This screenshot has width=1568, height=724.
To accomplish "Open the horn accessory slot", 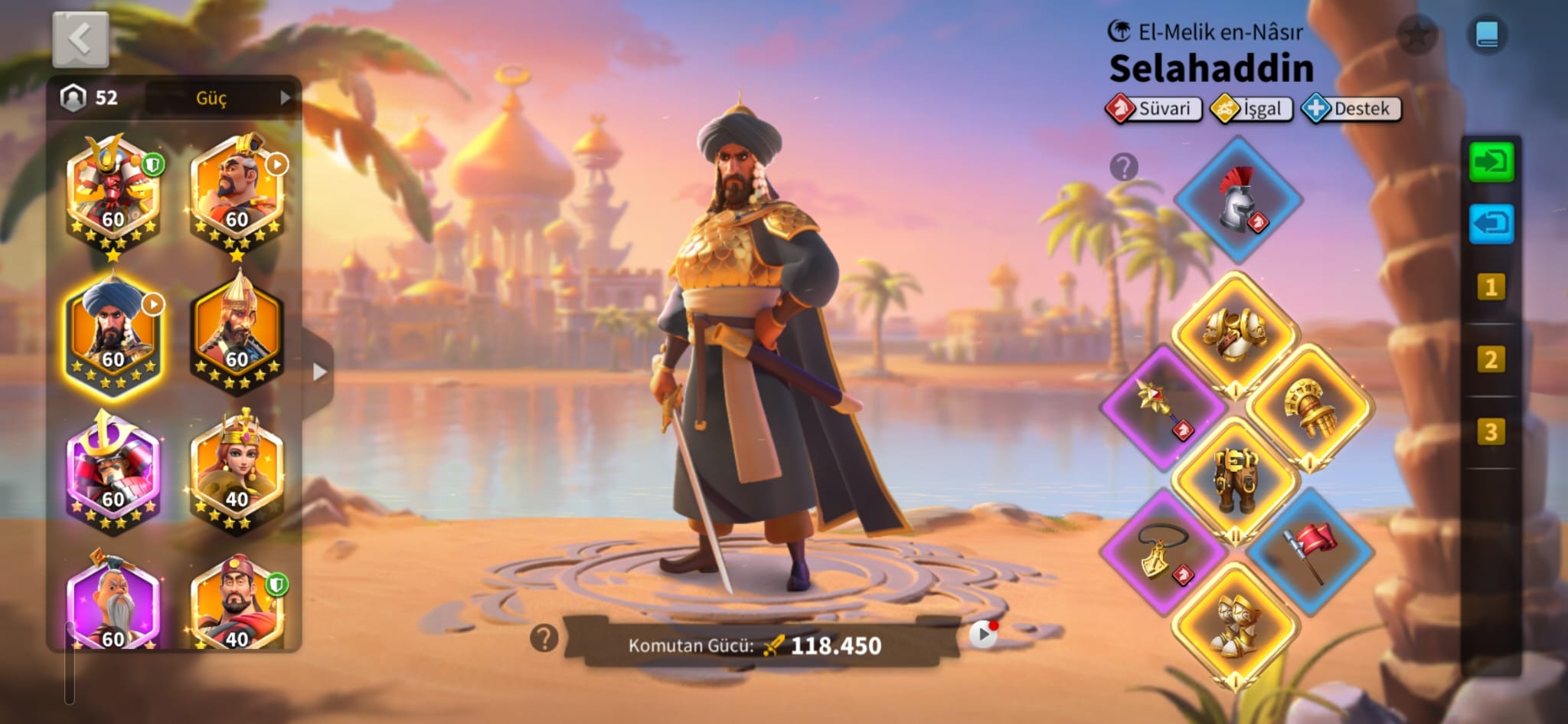I will (x=1162, y=552).
